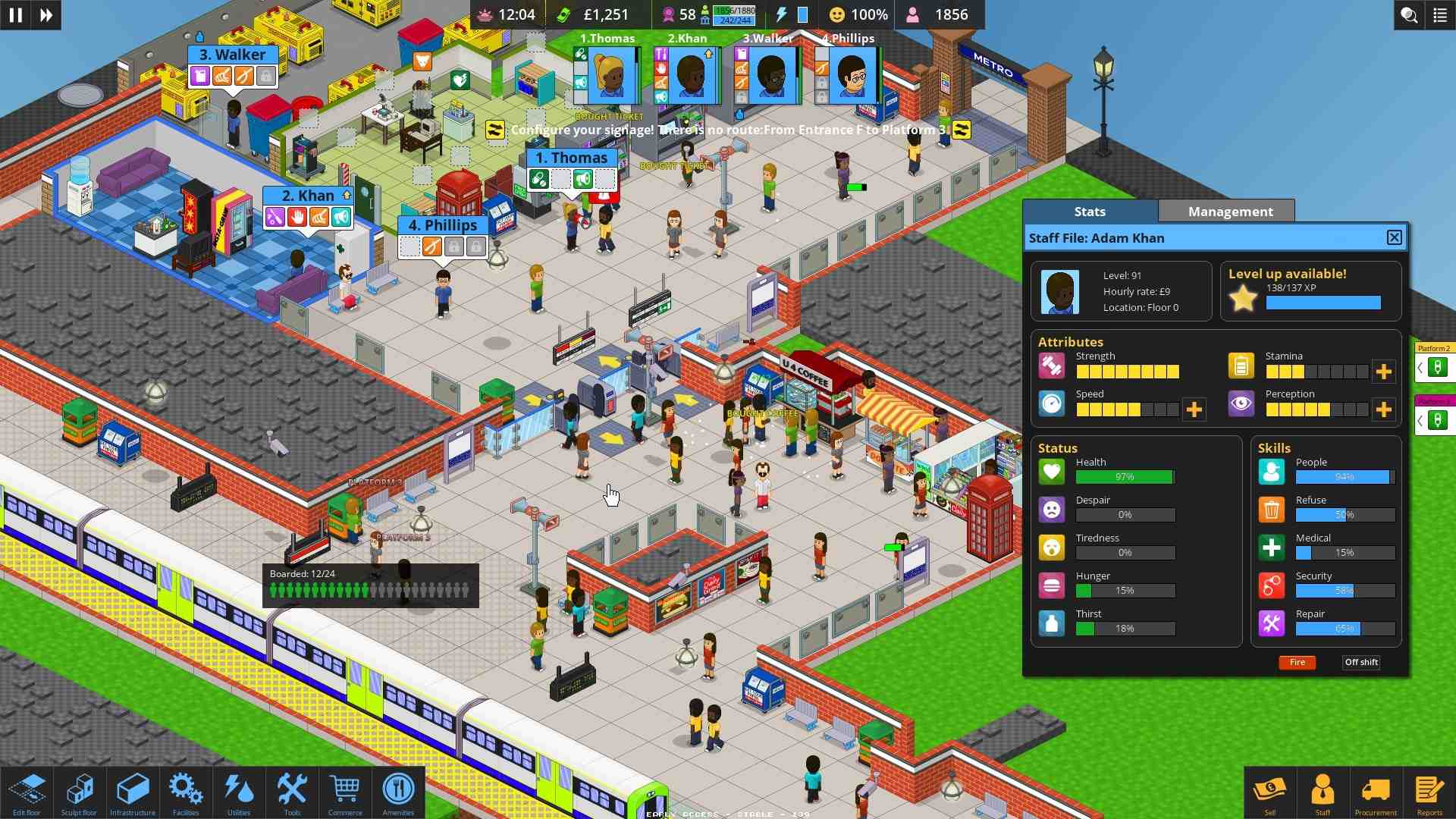This screenshot has height=819, width=1456.
Task: Enable fast-forward speed
Action: pyautogui.click(x=45, y=15)
